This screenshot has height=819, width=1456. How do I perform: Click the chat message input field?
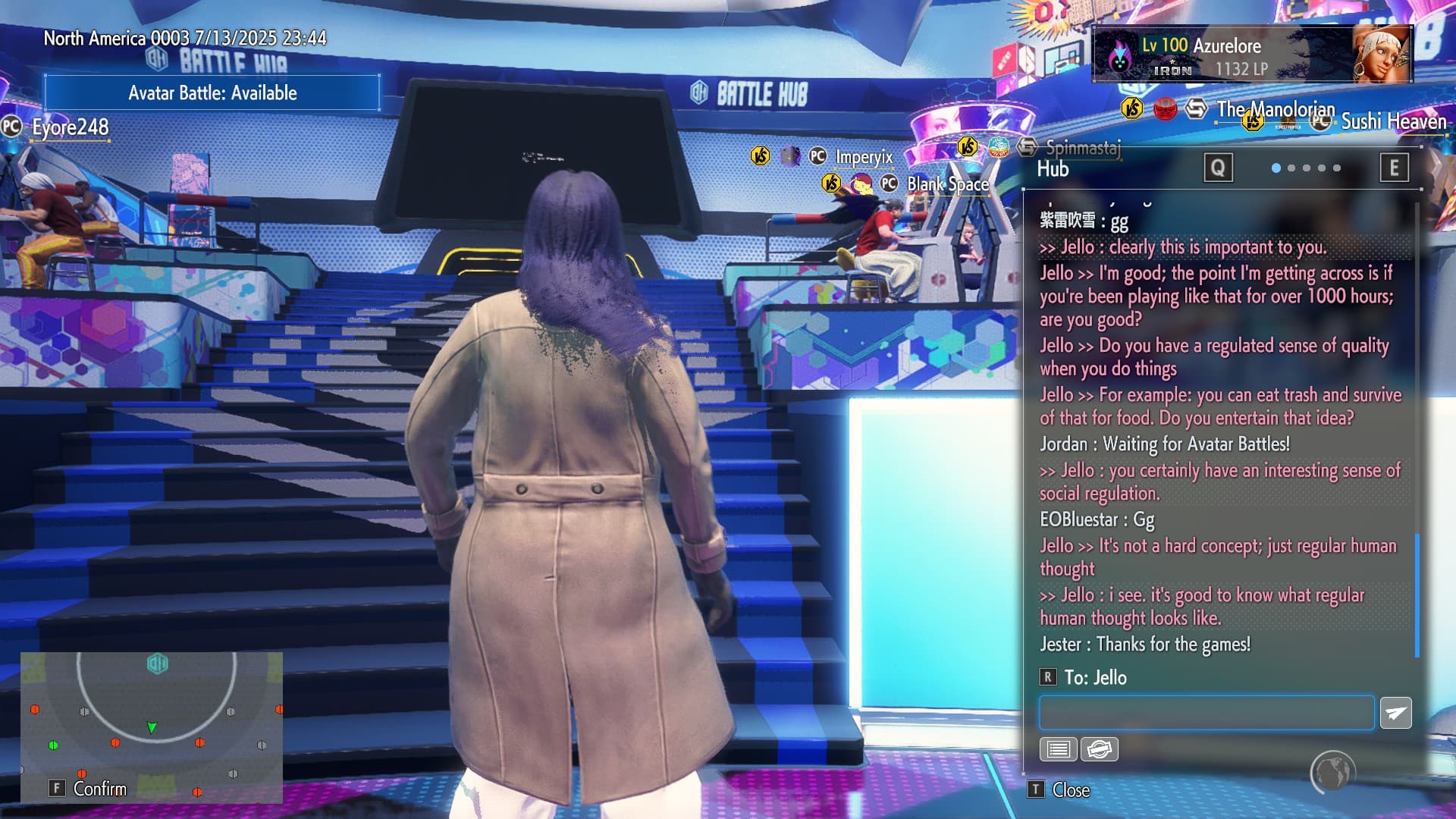(x=1206, y=714)
